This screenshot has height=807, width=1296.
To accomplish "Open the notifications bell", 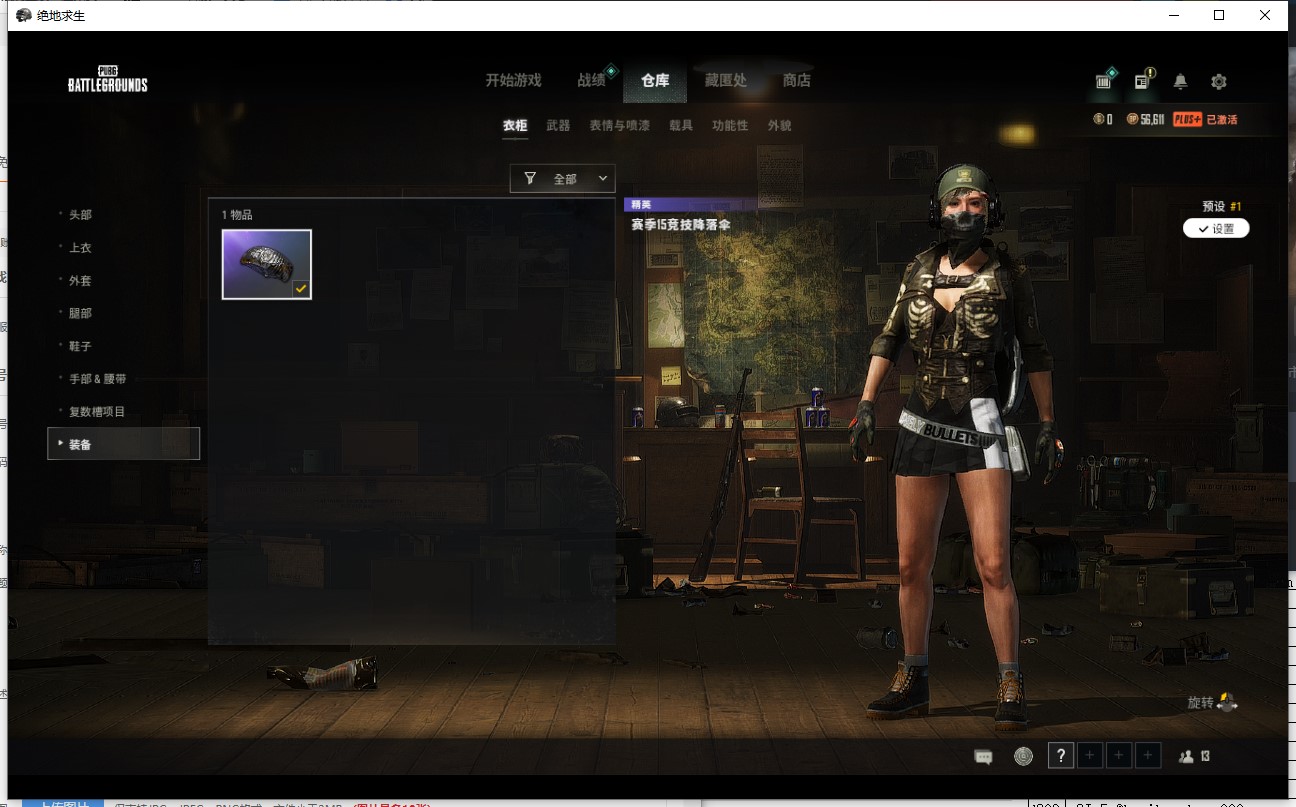I will 1182,81.
